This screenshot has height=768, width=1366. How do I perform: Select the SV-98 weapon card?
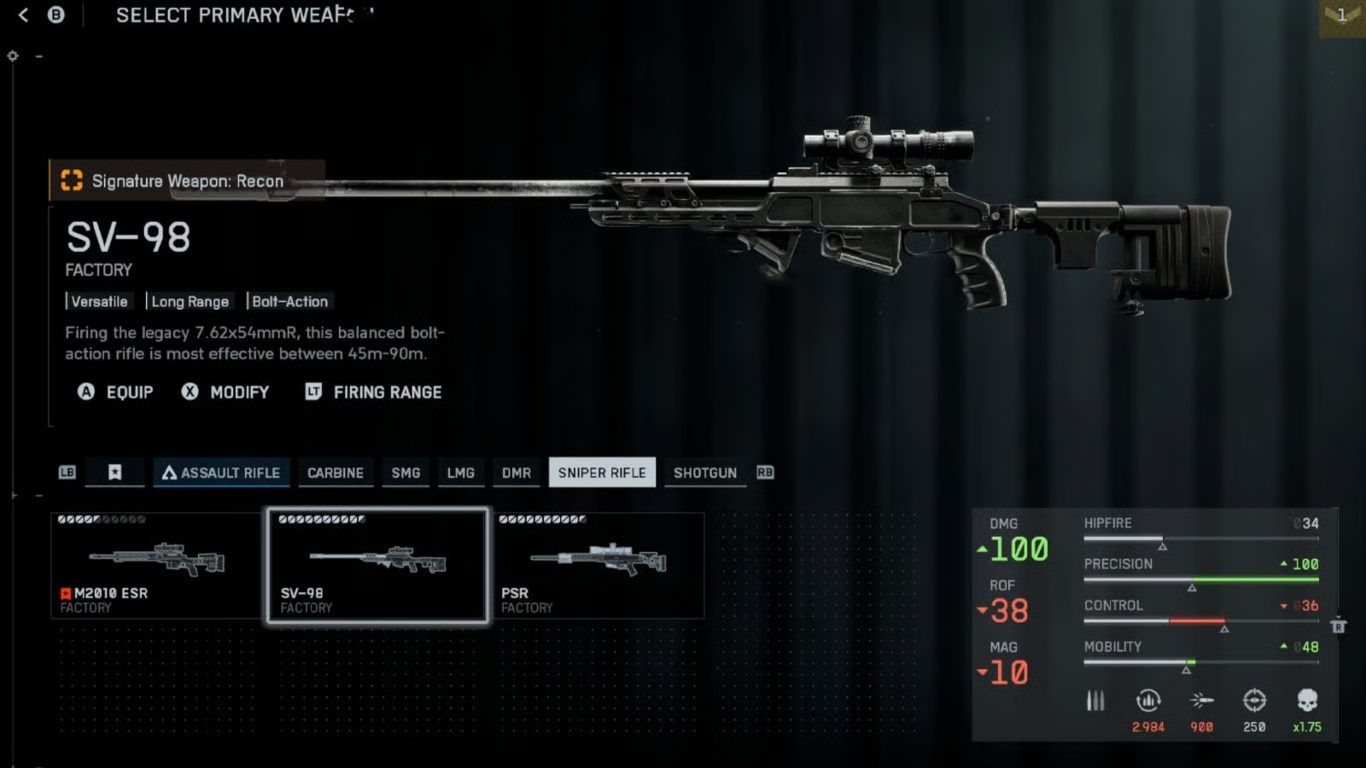(377, 566)
